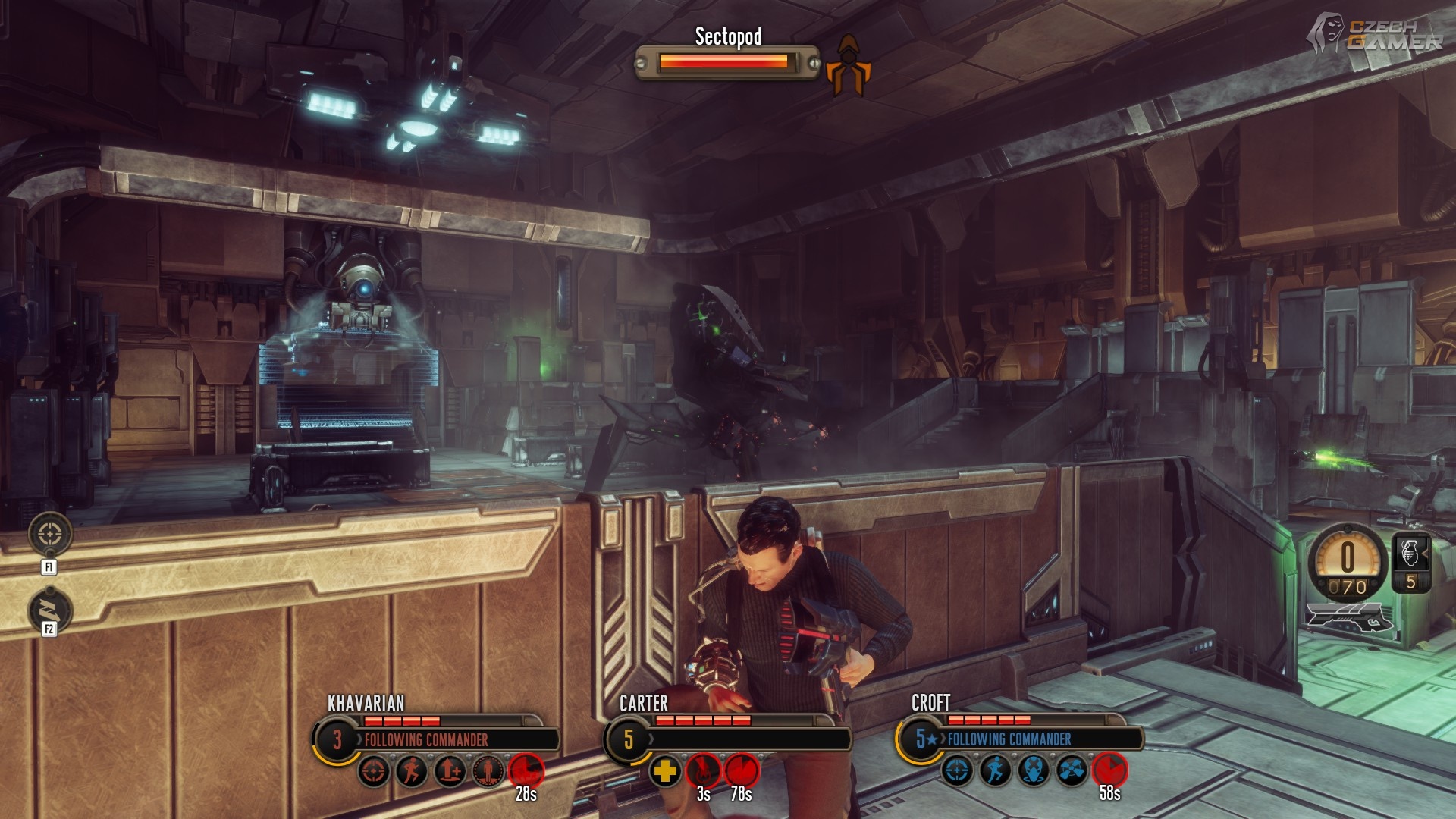Use Carter's yellow cross heal ability
1456x819 pixels.
tap(665, 772)
